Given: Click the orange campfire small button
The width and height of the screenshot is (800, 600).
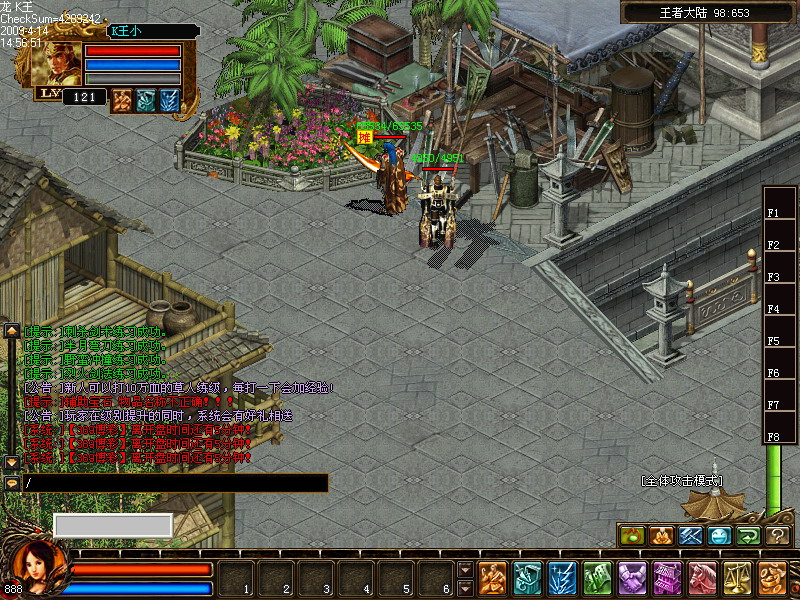Looking at the screenshot, I should 661,536.
